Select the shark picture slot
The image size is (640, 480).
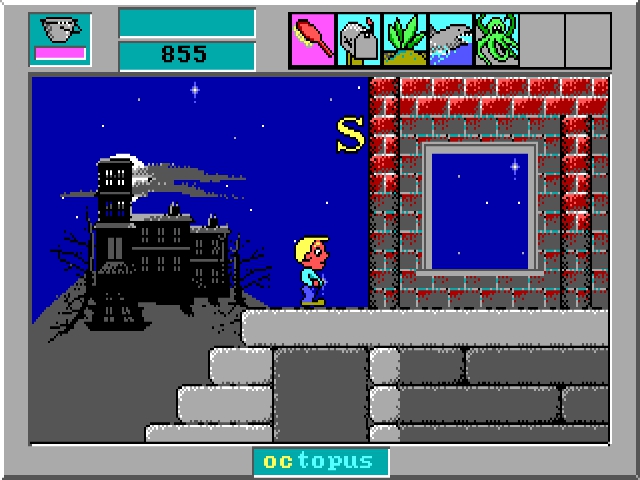(x=451, y=40)
